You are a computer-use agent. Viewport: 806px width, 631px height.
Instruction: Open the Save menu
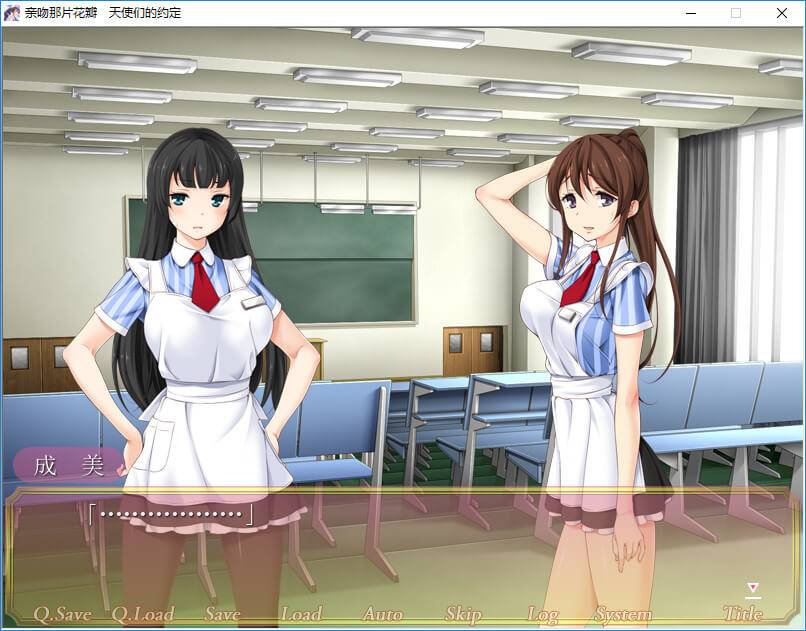(x=222, y=614)
